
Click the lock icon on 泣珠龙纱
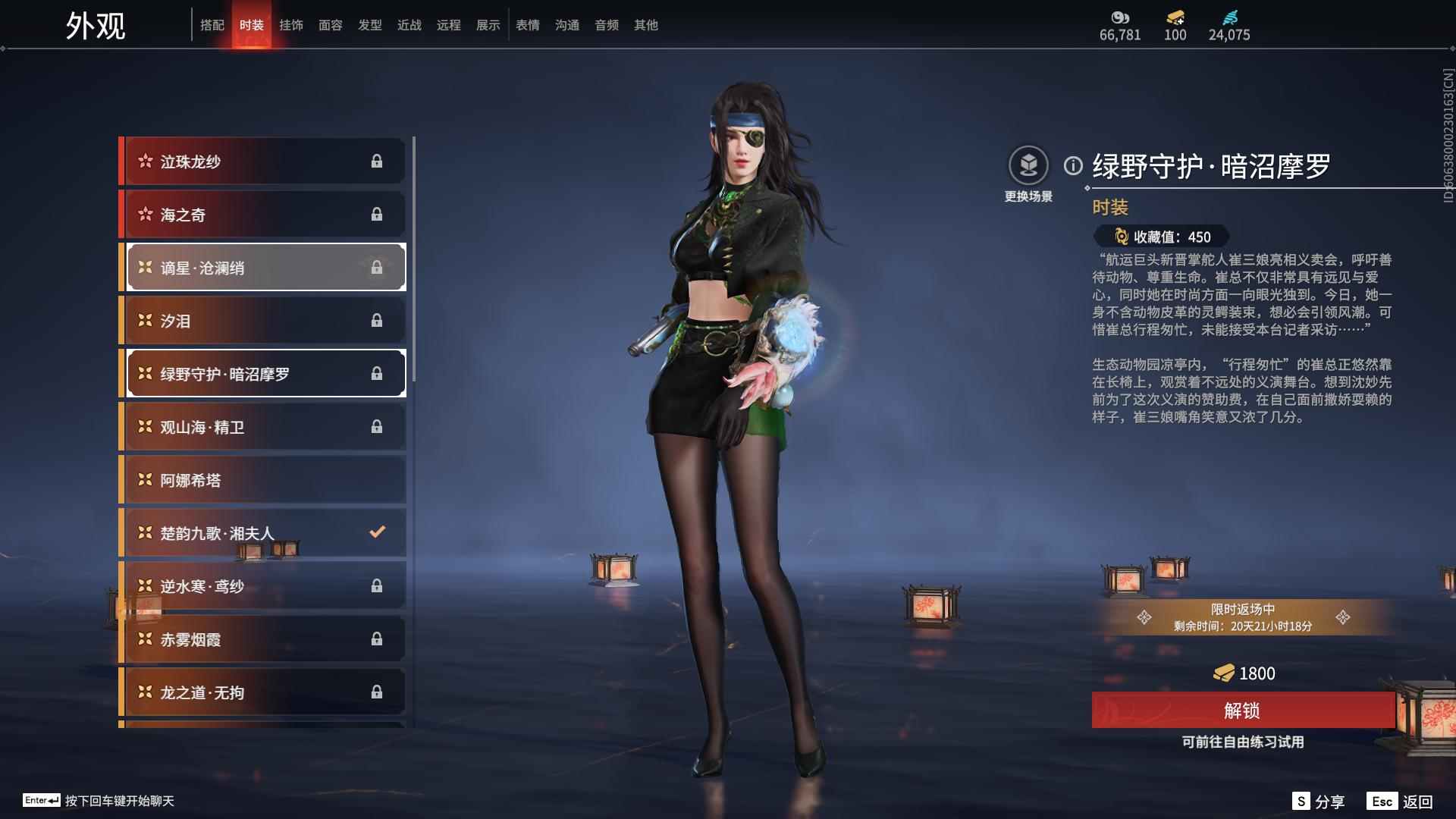pos(377,161)
